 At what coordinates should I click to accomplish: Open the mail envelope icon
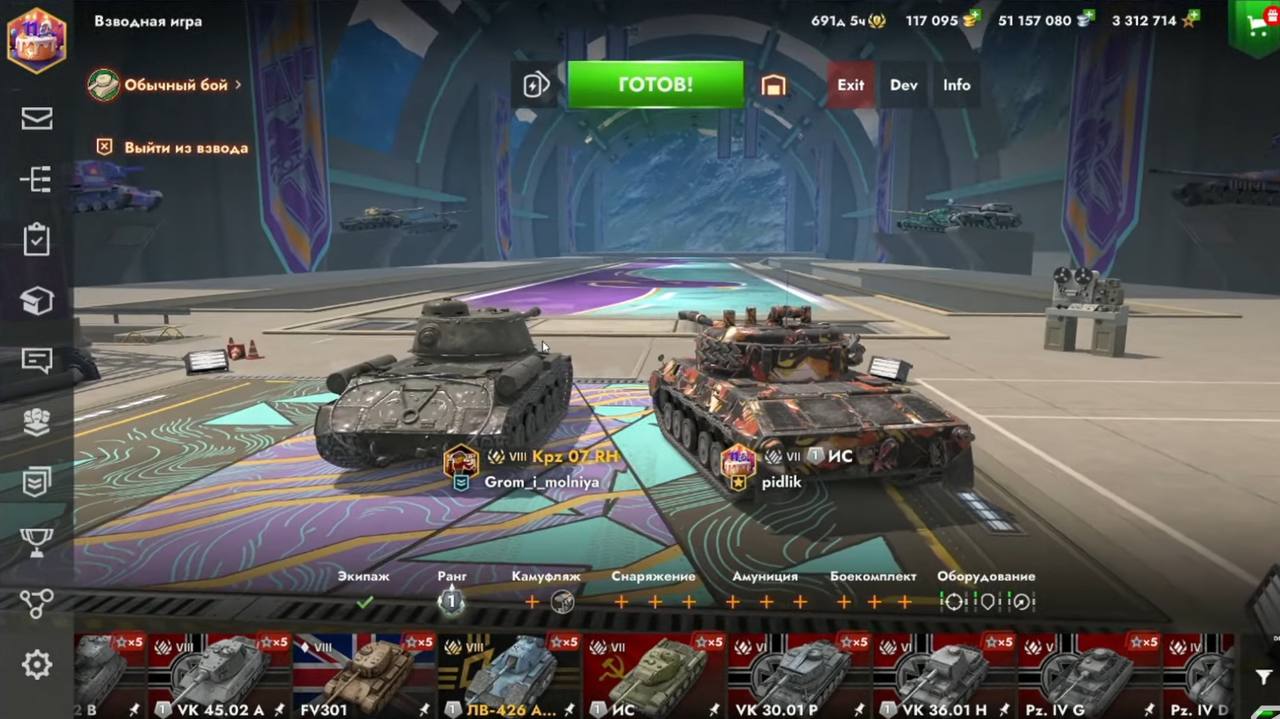[x=37, y=118]
